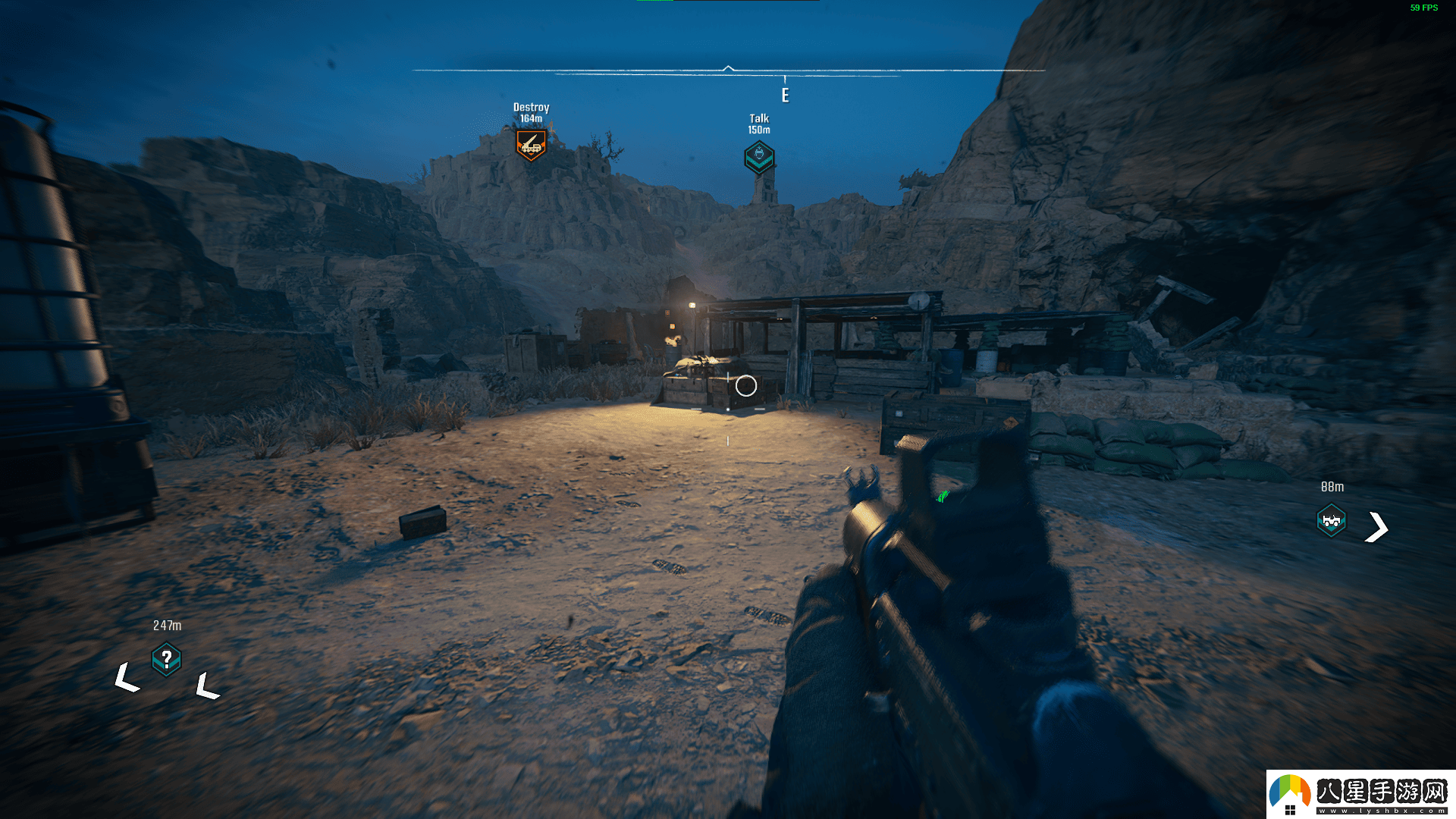Click the question mark waypoint marker
This screenshot has width=1456, height=819.
166,659
